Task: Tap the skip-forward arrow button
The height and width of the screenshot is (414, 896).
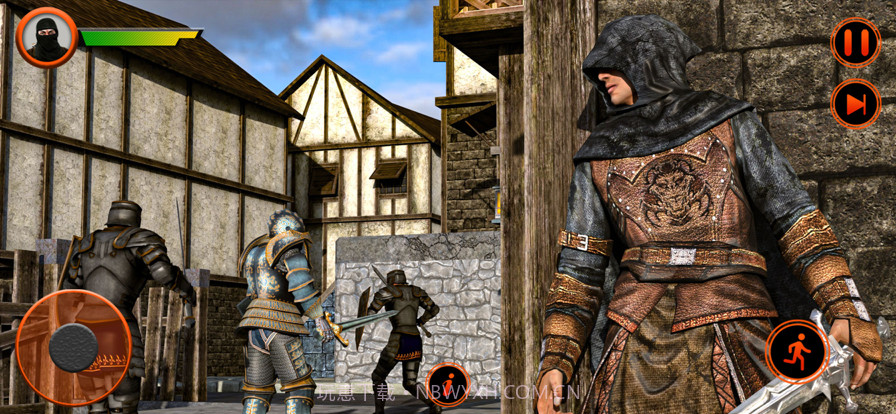Action: tap(855, 104)
